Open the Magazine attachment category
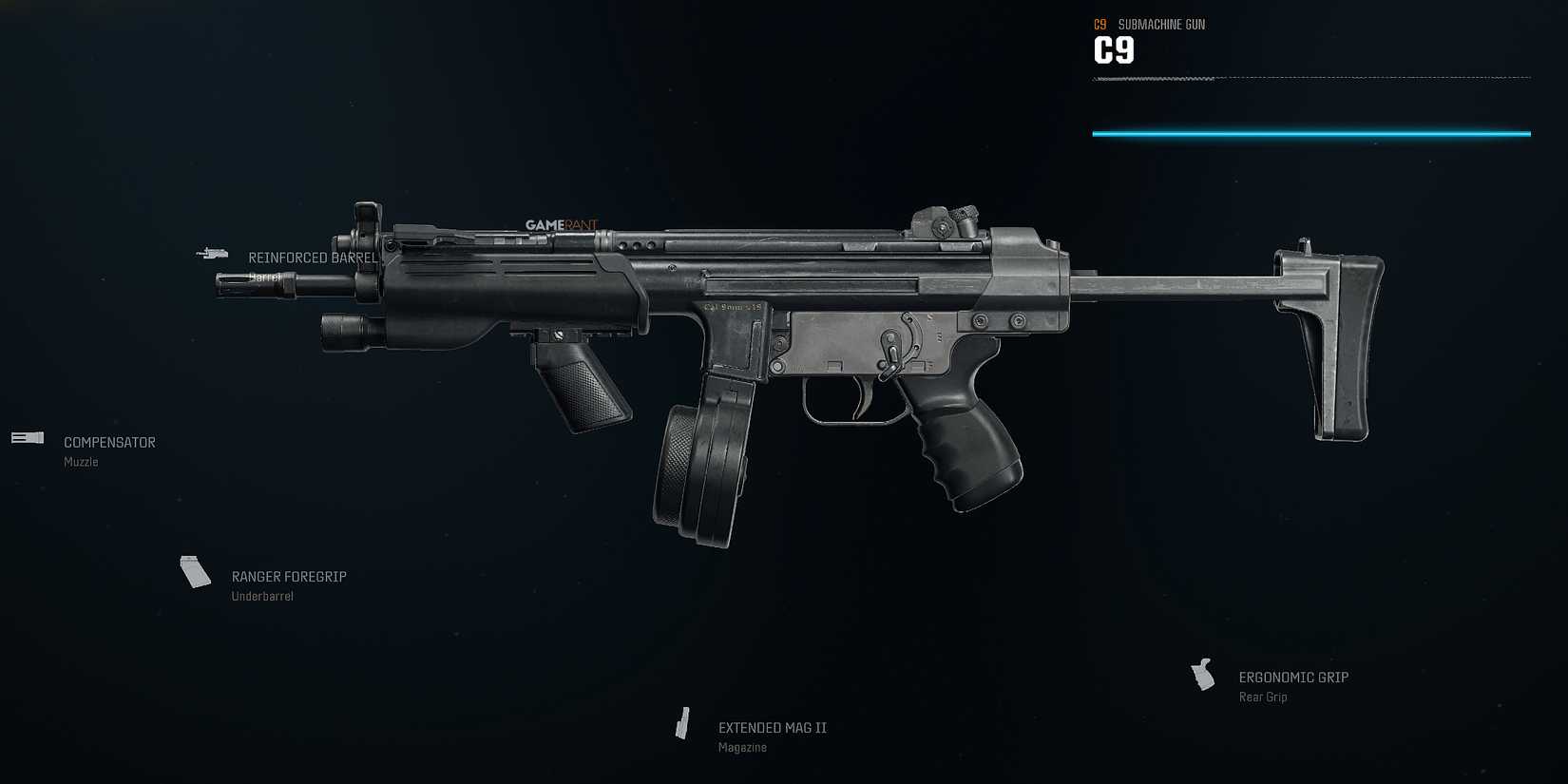1568x784 pixels. click(x=742, y=747)
